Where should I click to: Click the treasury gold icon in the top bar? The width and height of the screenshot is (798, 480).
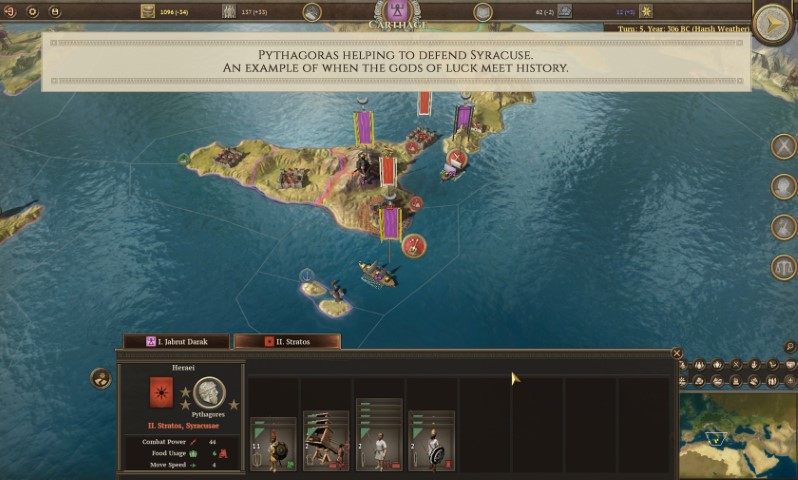point(148,12)
